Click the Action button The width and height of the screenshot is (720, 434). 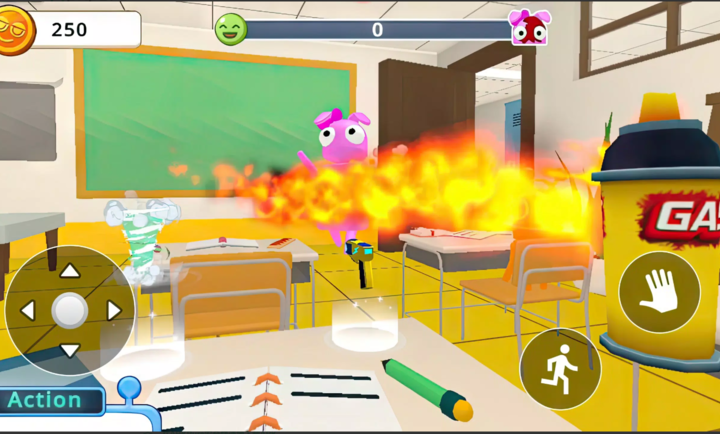point(50,401)
